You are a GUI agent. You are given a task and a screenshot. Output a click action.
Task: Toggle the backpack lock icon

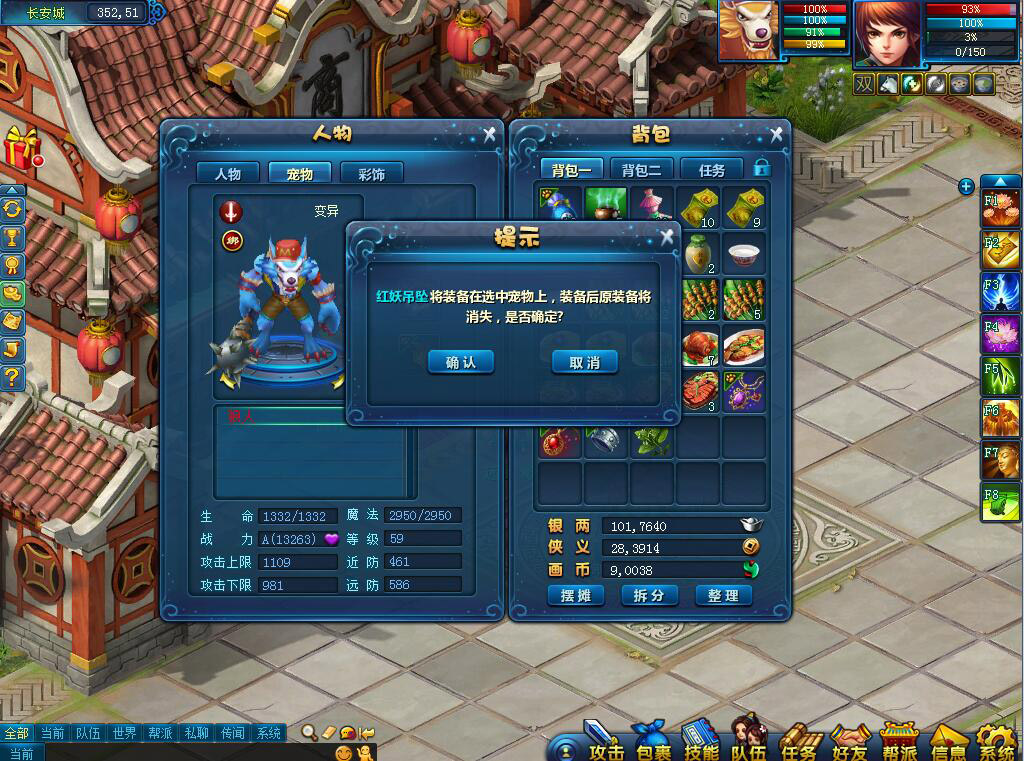[x=762, y=168]
